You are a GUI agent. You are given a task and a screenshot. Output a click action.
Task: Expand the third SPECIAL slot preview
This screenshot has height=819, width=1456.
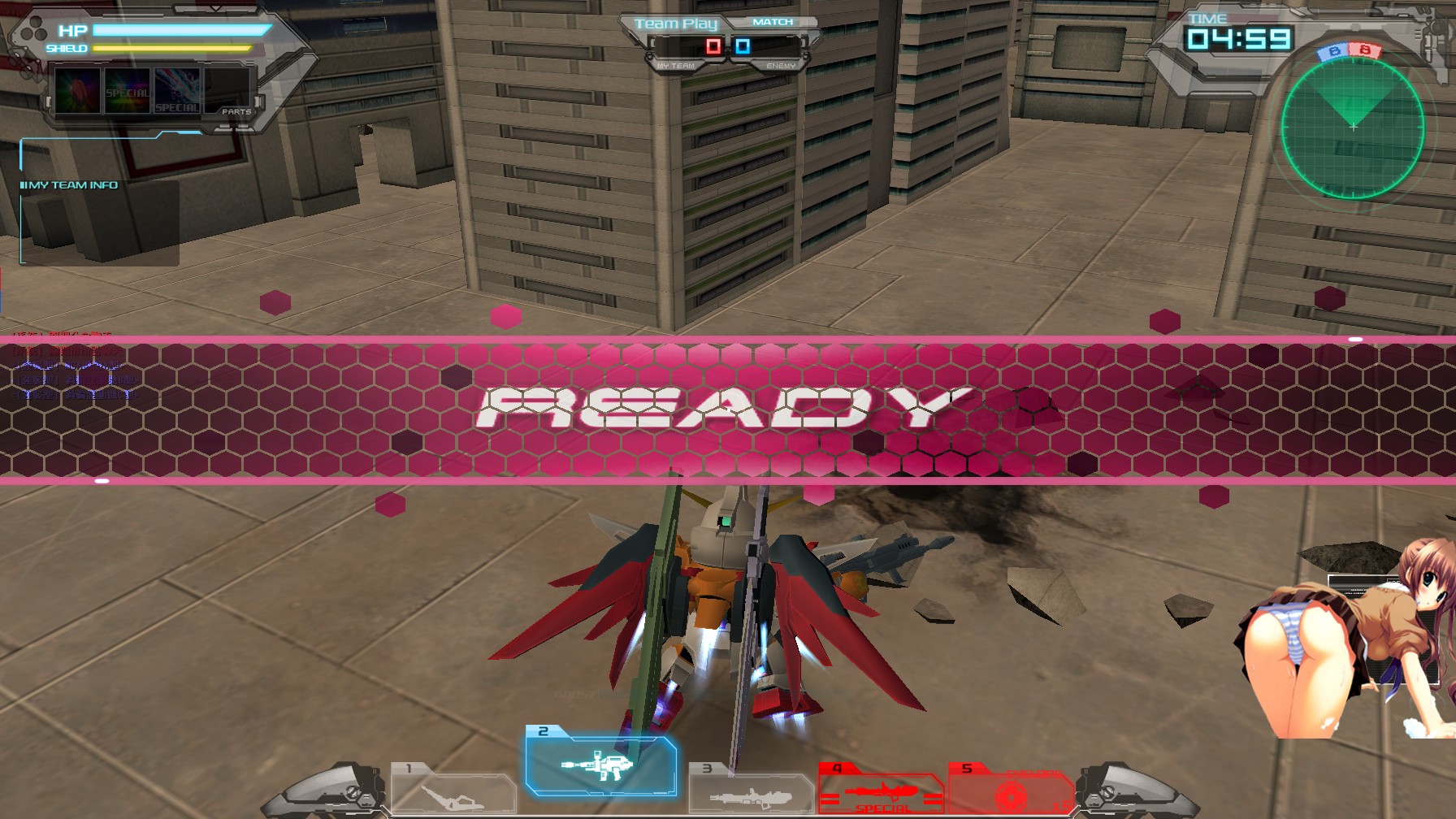(x=177, y=91)
